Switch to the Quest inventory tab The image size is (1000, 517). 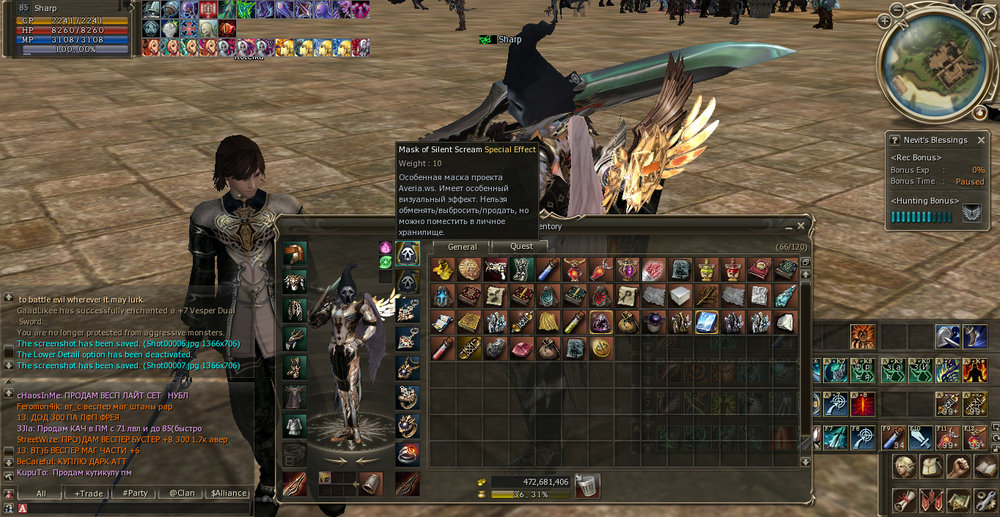coord(522,246)
